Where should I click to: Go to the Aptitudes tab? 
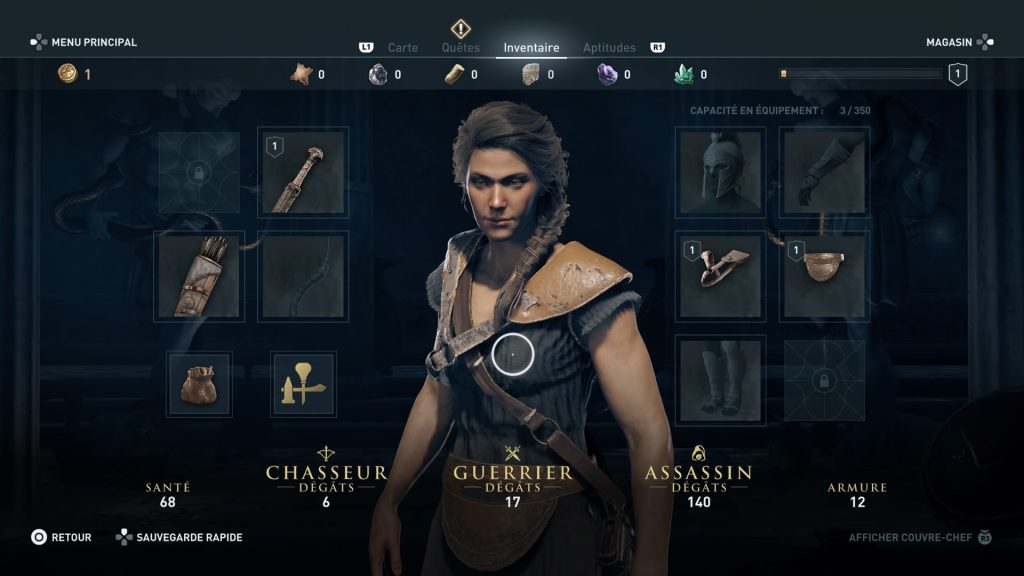(x=609, y=47)
